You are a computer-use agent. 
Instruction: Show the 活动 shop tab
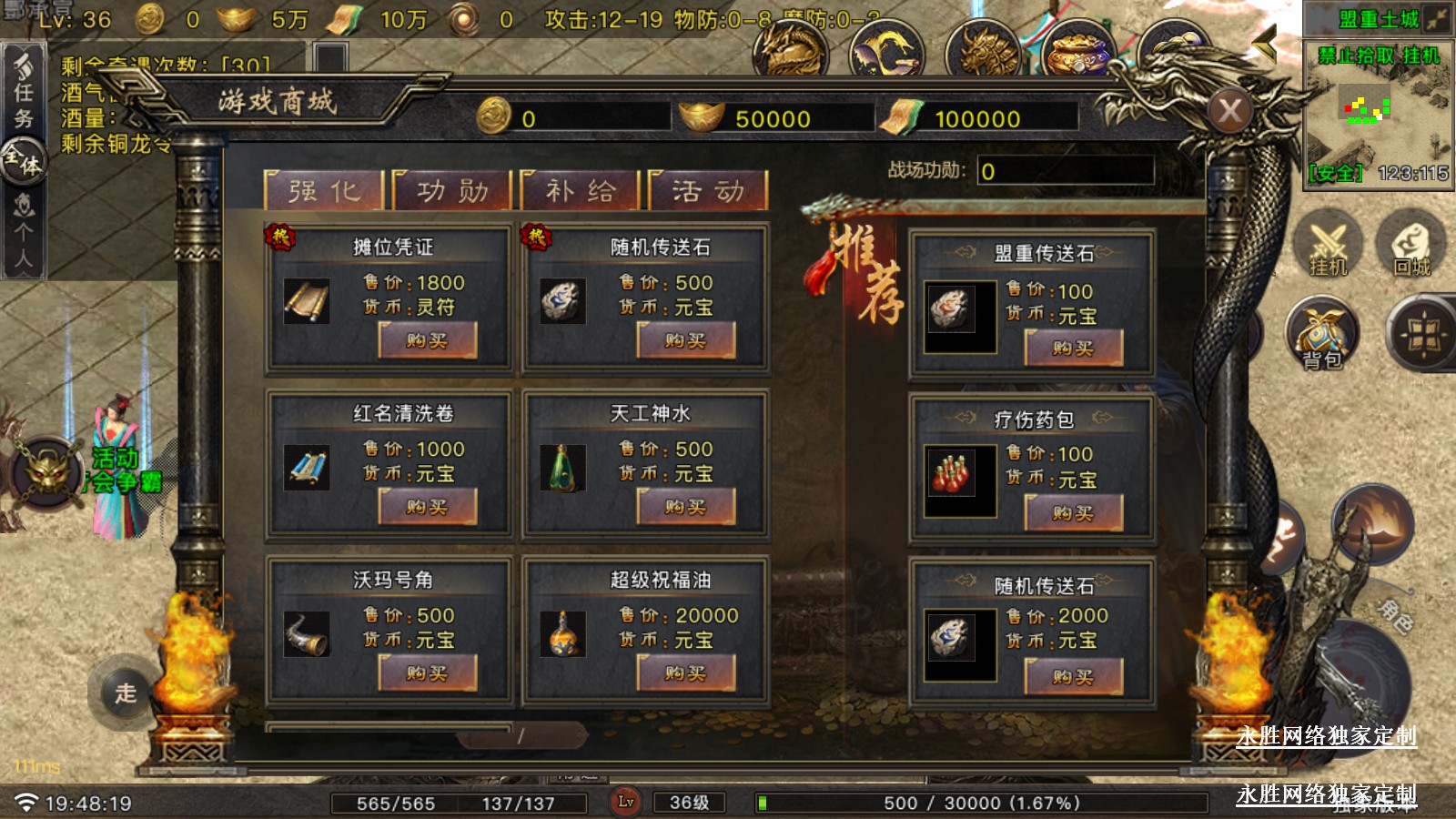708,191
